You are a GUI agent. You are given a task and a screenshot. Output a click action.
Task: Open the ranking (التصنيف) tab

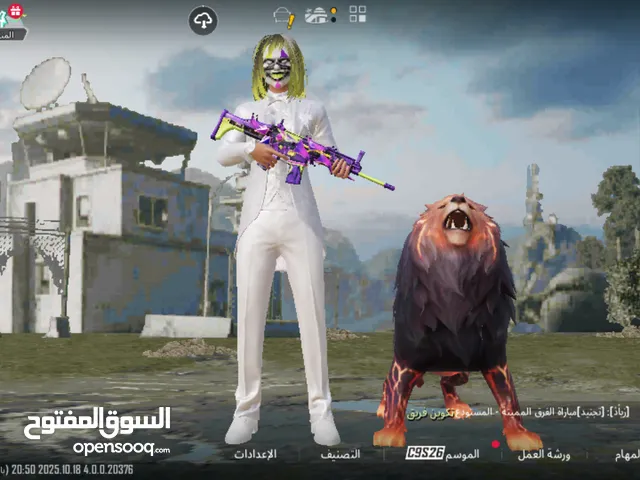340,454
